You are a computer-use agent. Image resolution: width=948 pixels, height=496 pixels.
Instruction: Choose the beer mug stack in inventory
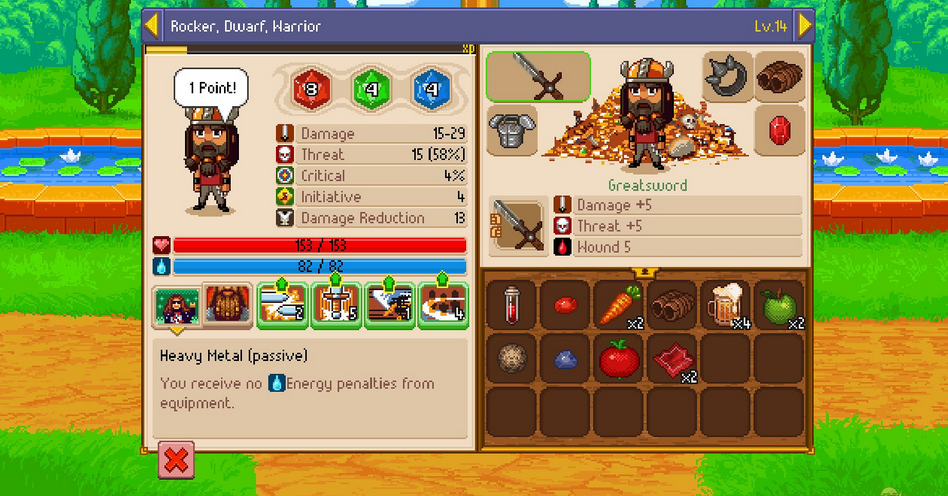pyautogui.click(x=726, y=304)
